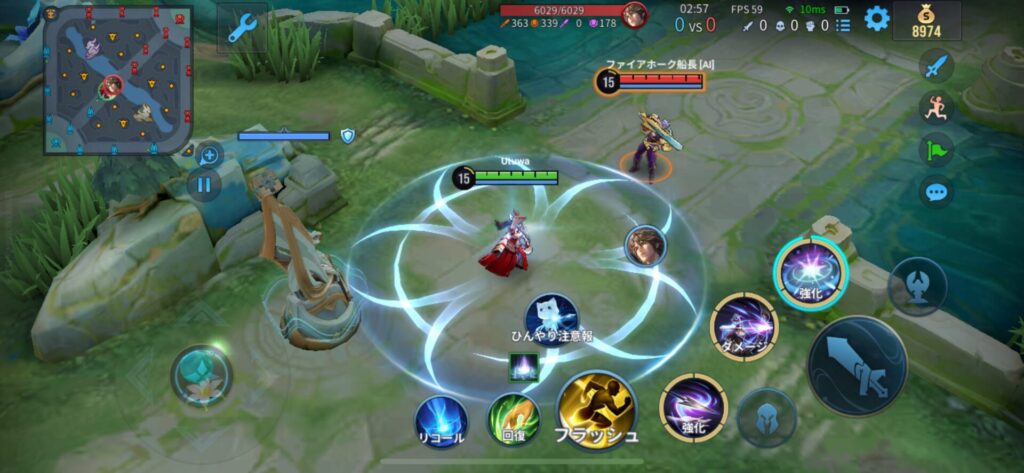The image size is (1024, 473).
Task: Send the sword attack signal
Action: (x=937, y=67)
